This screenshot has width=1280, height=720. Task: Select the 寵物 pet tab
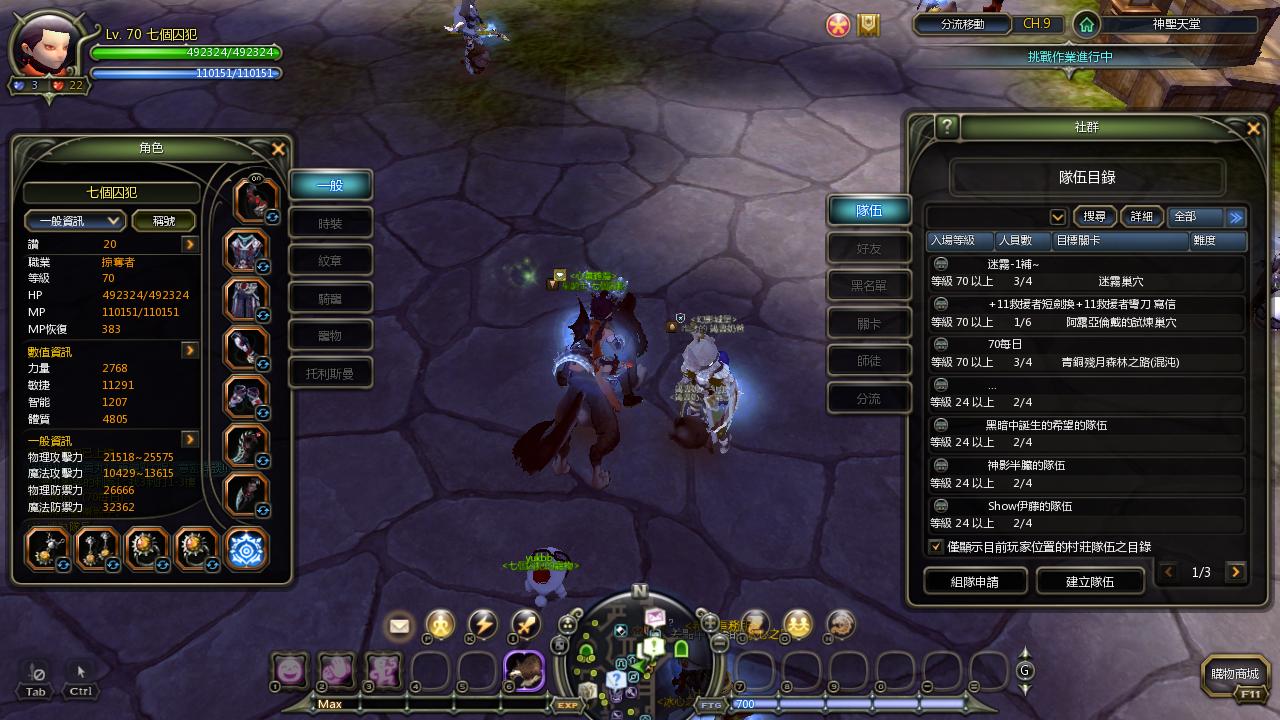pos(330,336)
